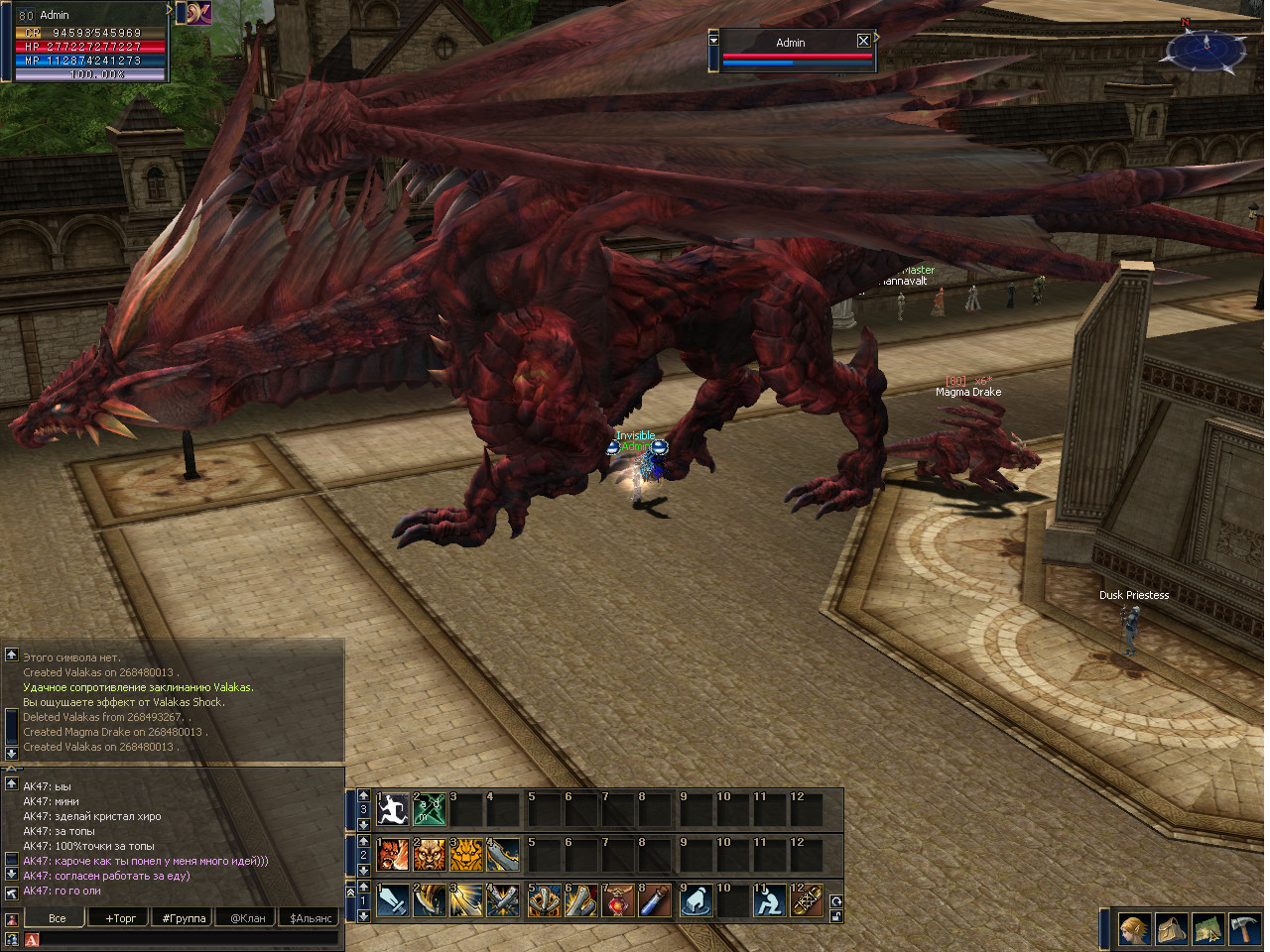
Task: Select the @Клан chat tab
Action: click(x=248, y=918)
